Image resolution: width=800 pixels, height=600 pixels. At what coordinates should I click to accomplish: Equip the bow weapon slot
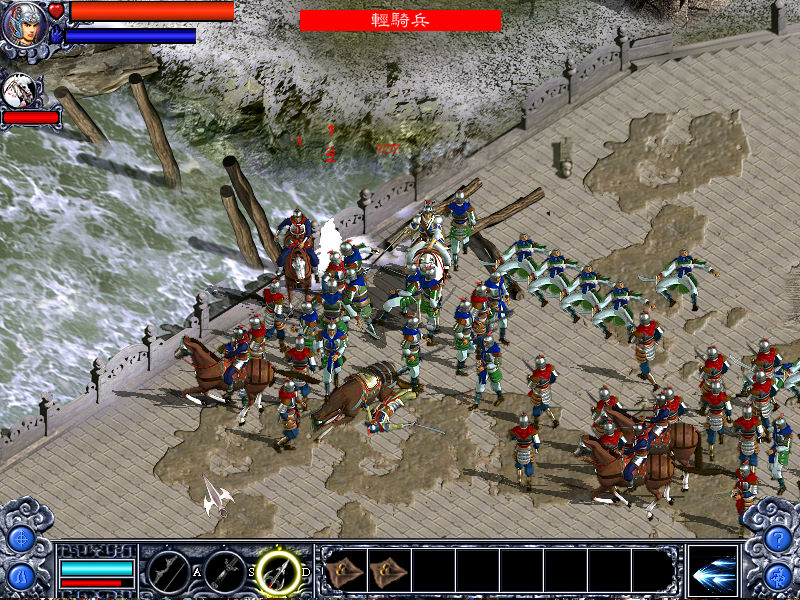tap(168, 572)
